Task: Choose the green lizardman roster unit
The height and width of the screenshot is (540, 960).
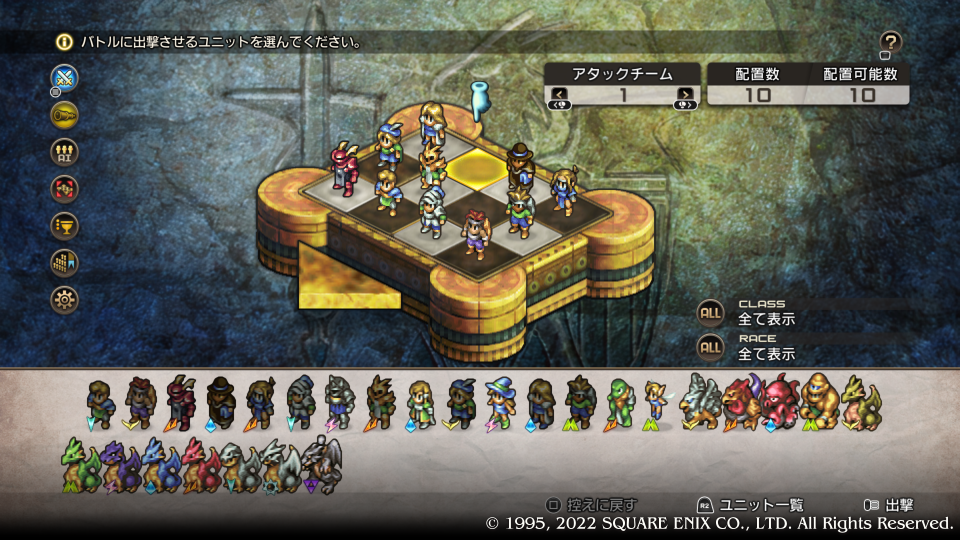Action: (619, 402)
